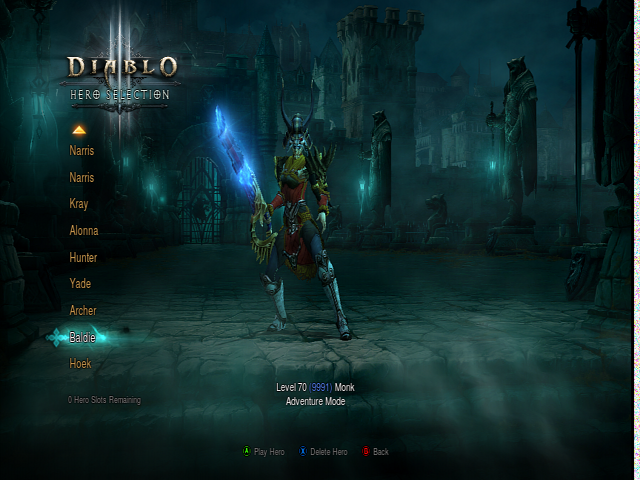Switch to the Archer hero
The width and height of the screenshot is (640, 480).
pos(83,311)
